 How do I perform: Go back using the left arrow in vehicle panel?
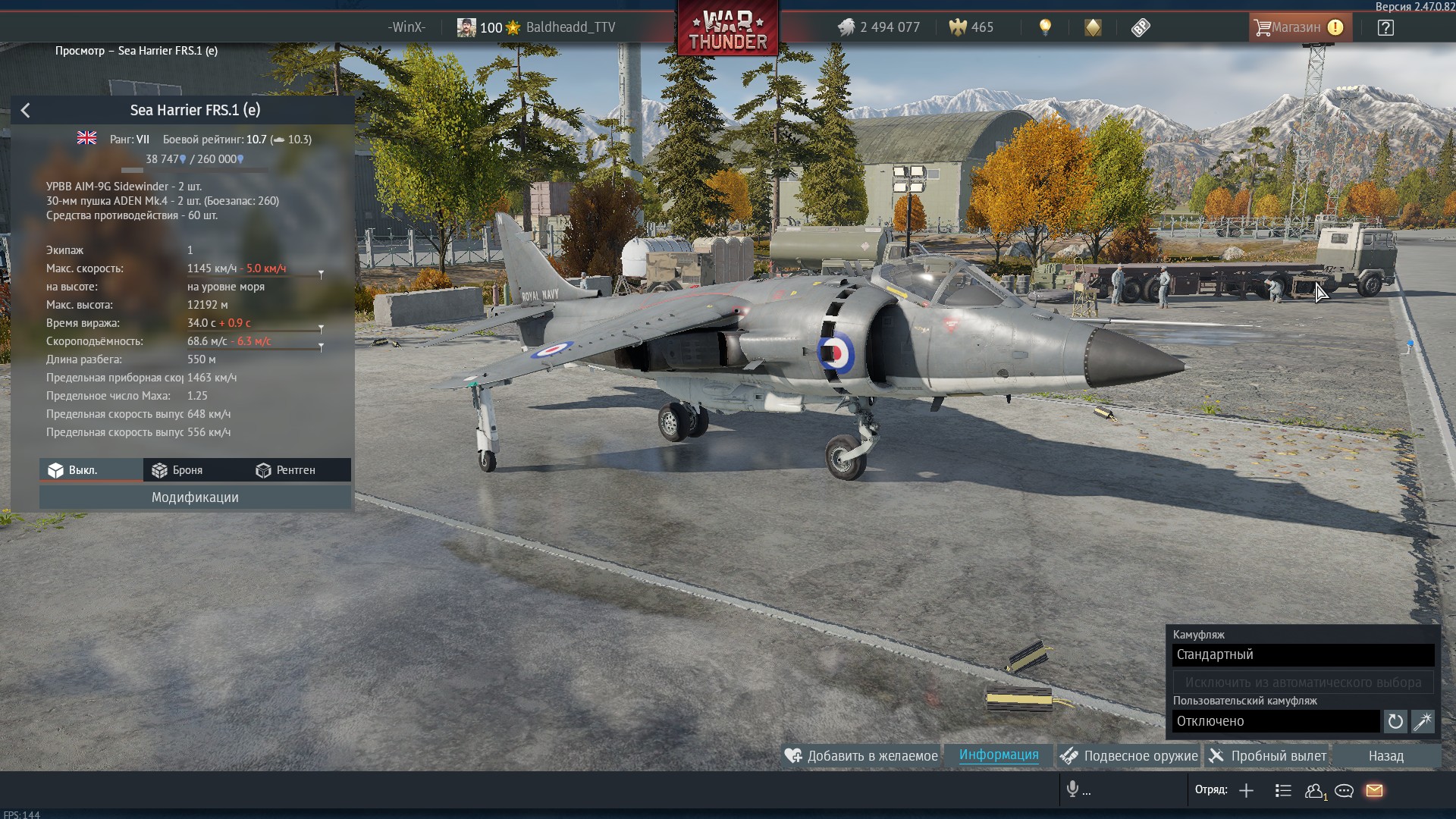(25, 111)
